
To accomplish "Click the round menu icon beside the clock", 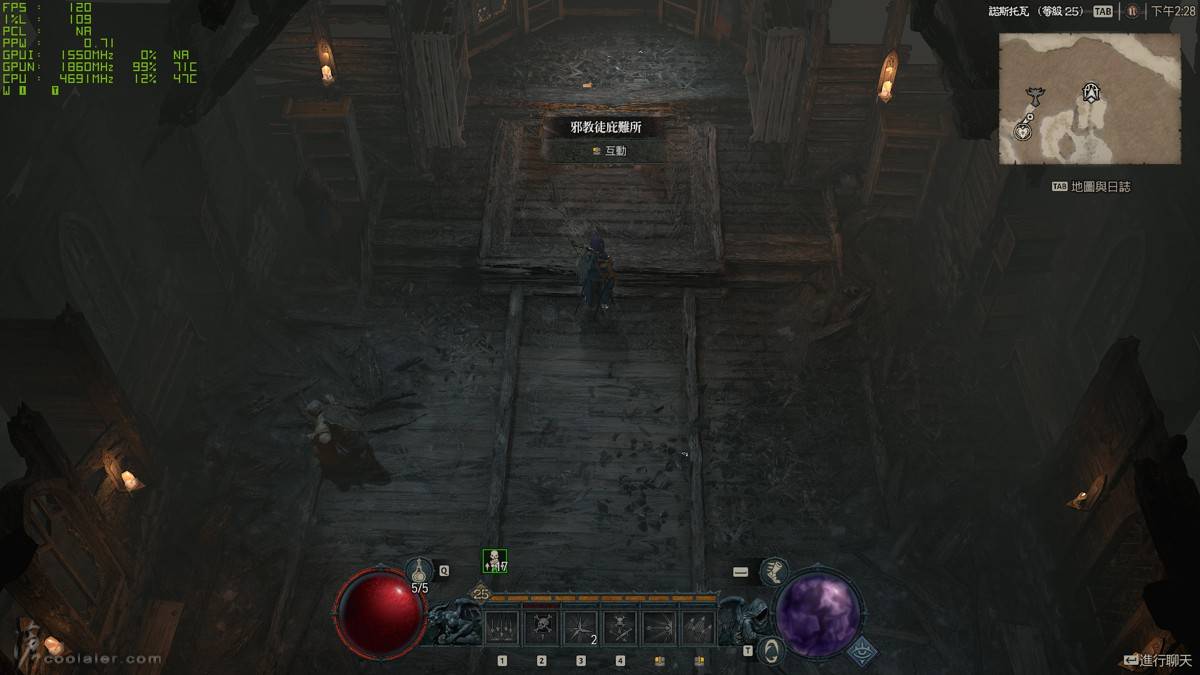I will tap(1132, 11).
